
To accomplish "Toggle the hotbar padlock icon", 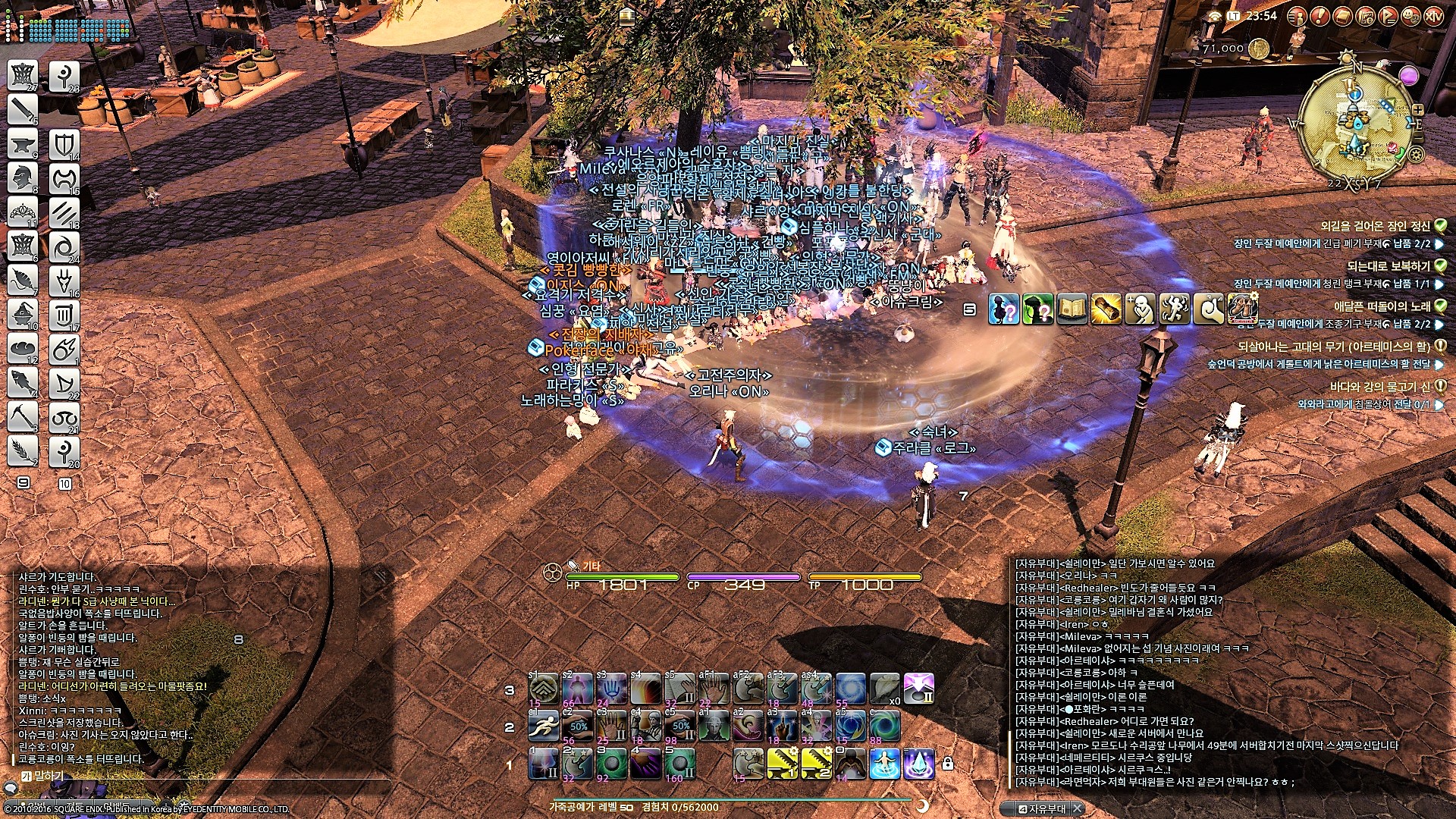I will click(947, 764).
